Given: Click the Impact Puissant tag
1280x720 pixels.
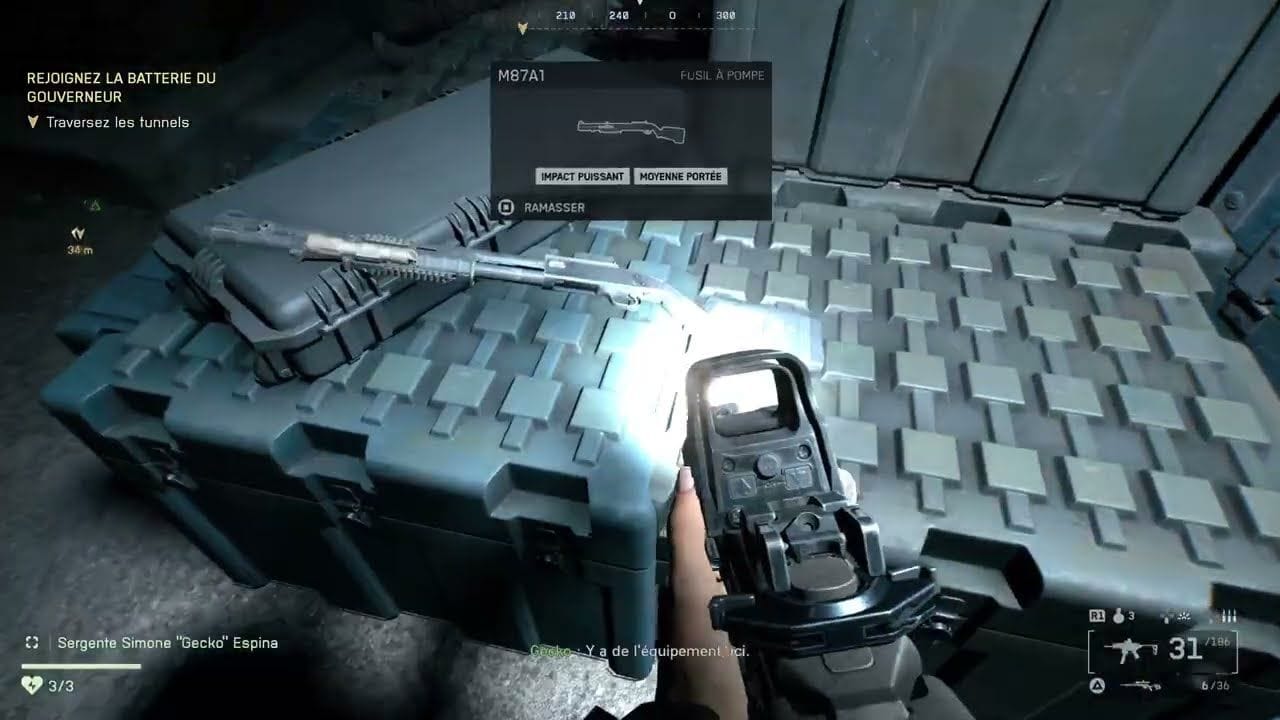Looking at the screenshot, I should [582, 177].
